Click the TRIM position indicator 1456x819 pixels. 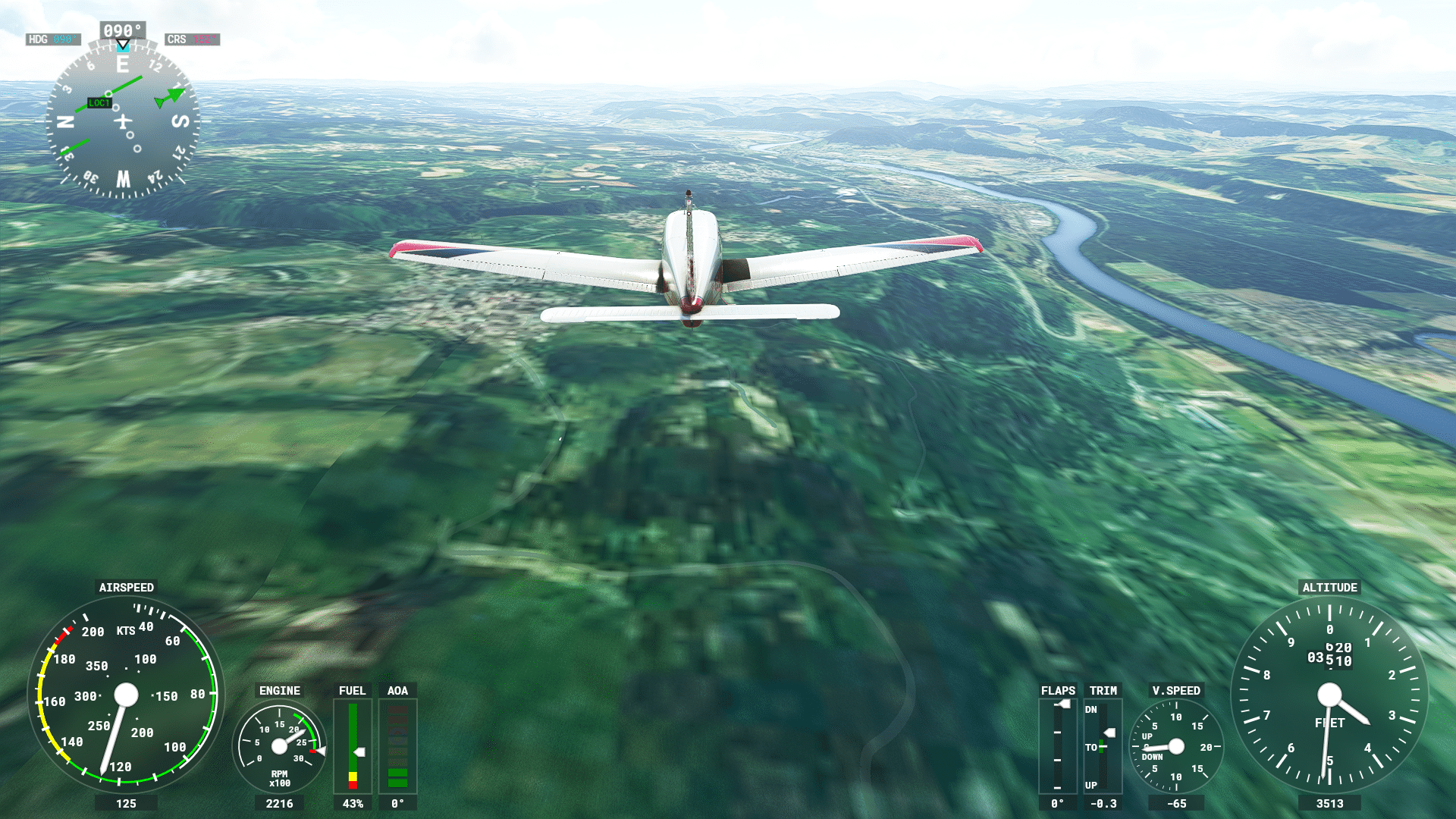pyautogui.click(x=1103, y=746)
